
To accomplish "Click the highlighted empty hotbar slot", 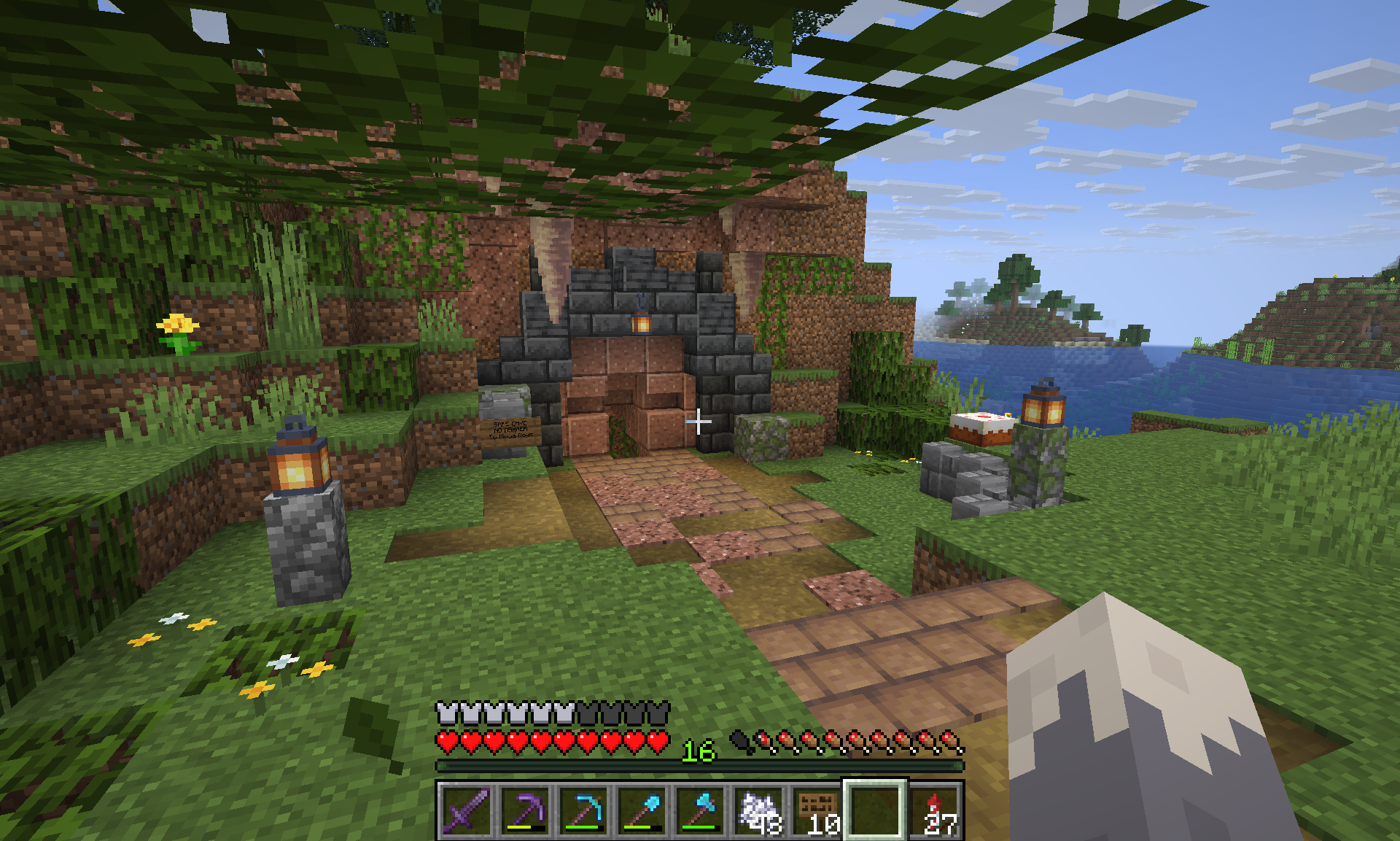I will pos(875,810).
